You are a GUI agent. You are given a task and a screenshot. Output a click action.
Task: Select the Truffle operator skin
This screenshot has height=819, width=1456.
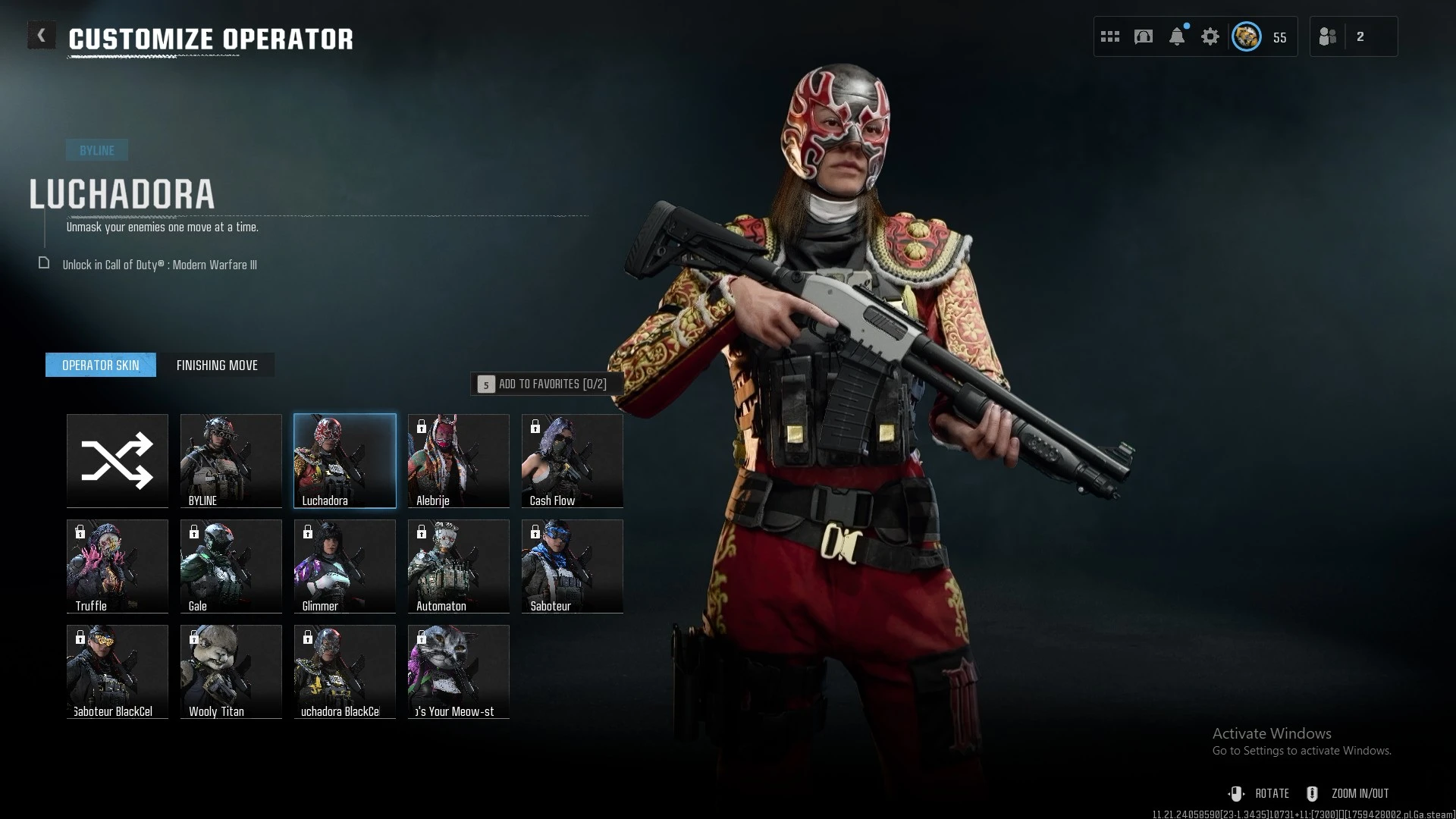click(x=118, y=566)
